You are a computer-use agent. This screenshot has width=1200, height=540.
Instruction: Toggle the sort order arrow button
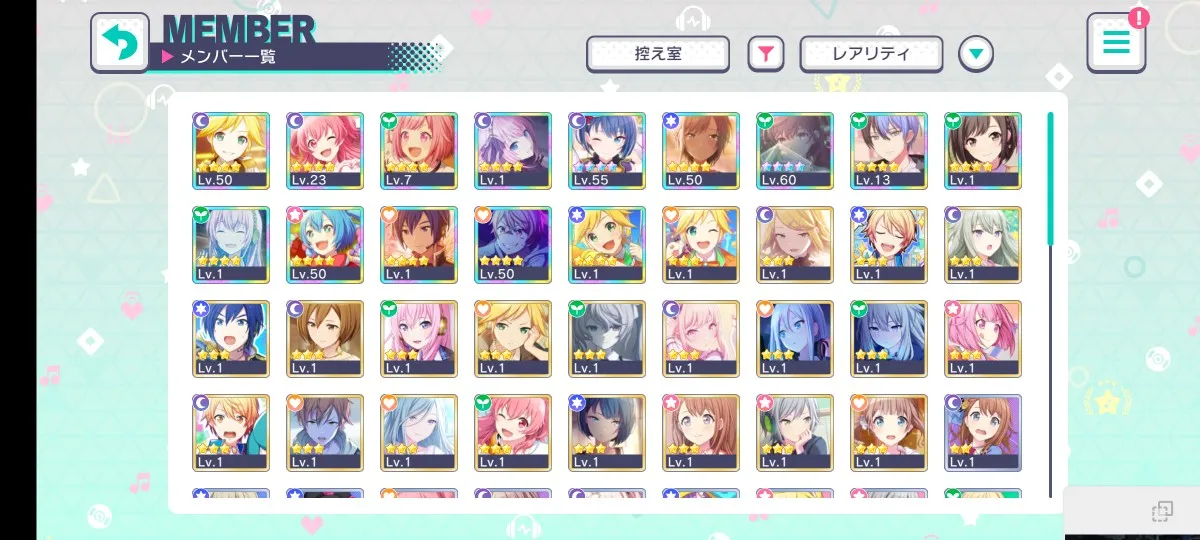(976, 54)
